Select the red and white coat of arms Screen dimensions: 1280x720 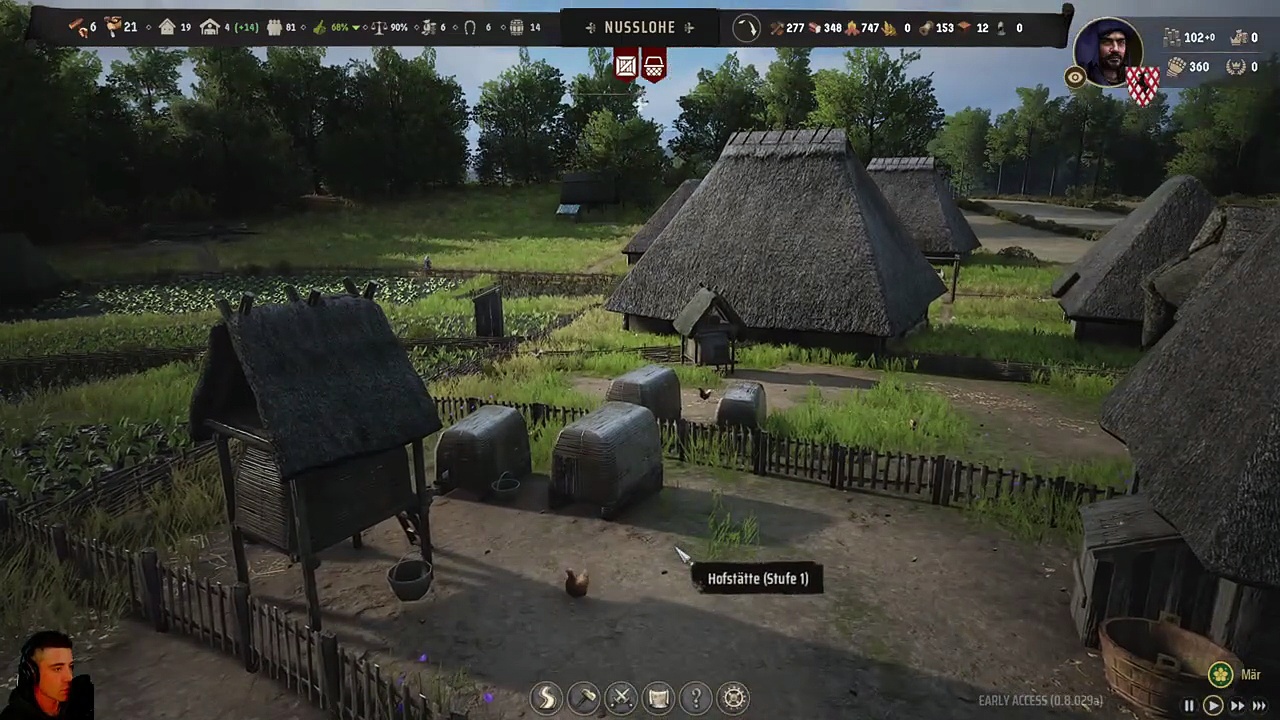[1143, 85]
